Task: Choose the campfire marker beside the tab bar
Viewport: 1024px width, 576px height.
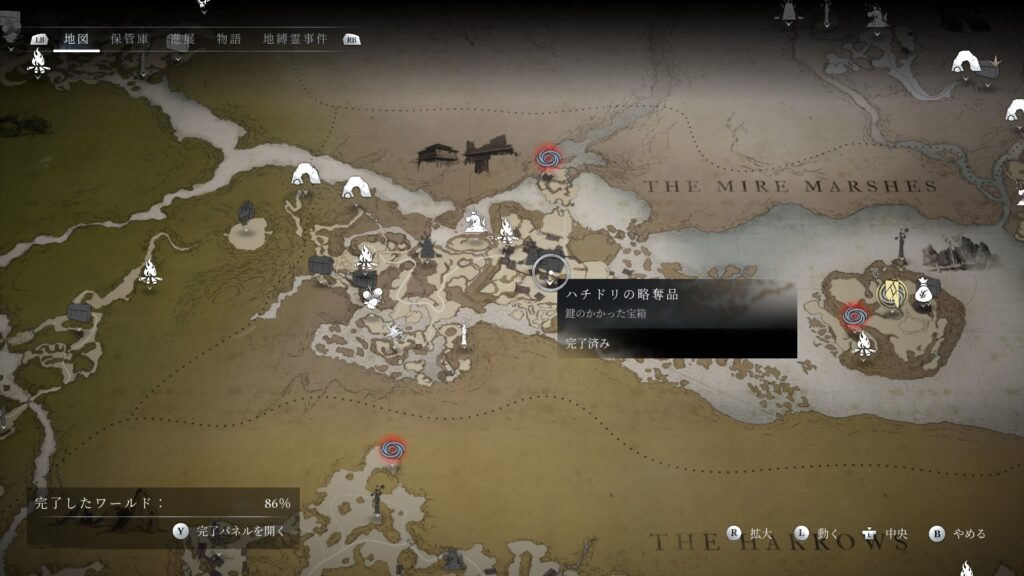Action: click(39, 63)
